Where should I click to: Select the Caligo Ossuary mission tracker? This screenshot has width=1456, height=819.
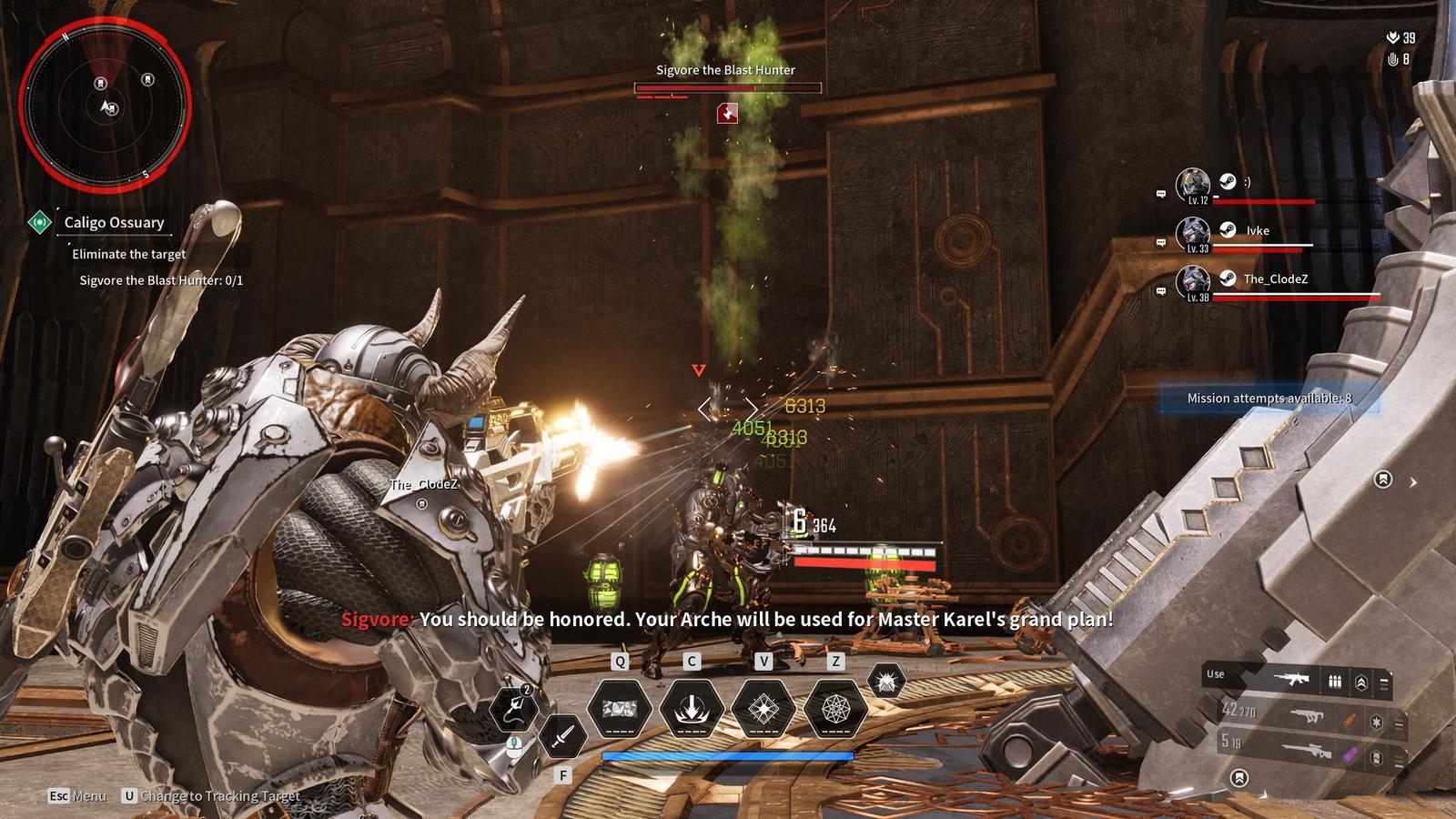point(114,222)
